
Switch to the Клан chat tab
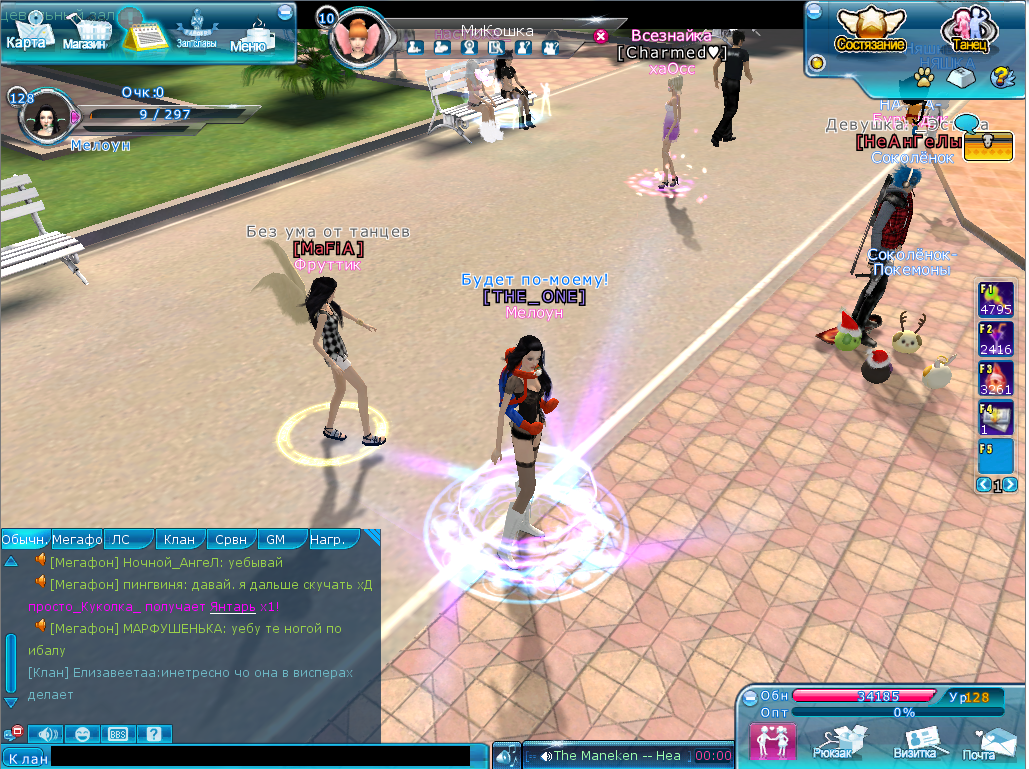coord(180,539)
